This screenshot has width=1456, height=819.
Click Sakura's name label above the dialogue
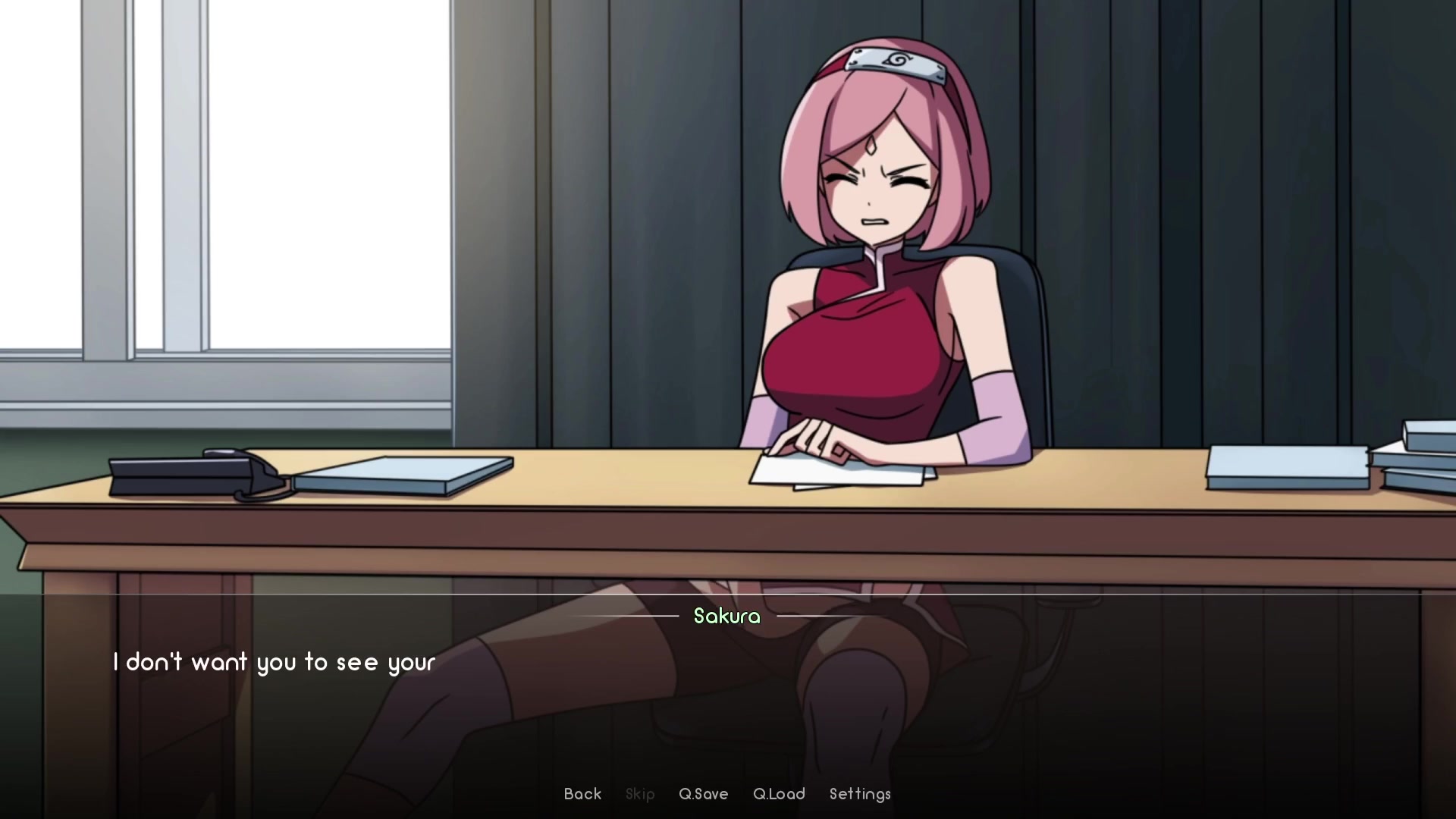pos(726,617)
